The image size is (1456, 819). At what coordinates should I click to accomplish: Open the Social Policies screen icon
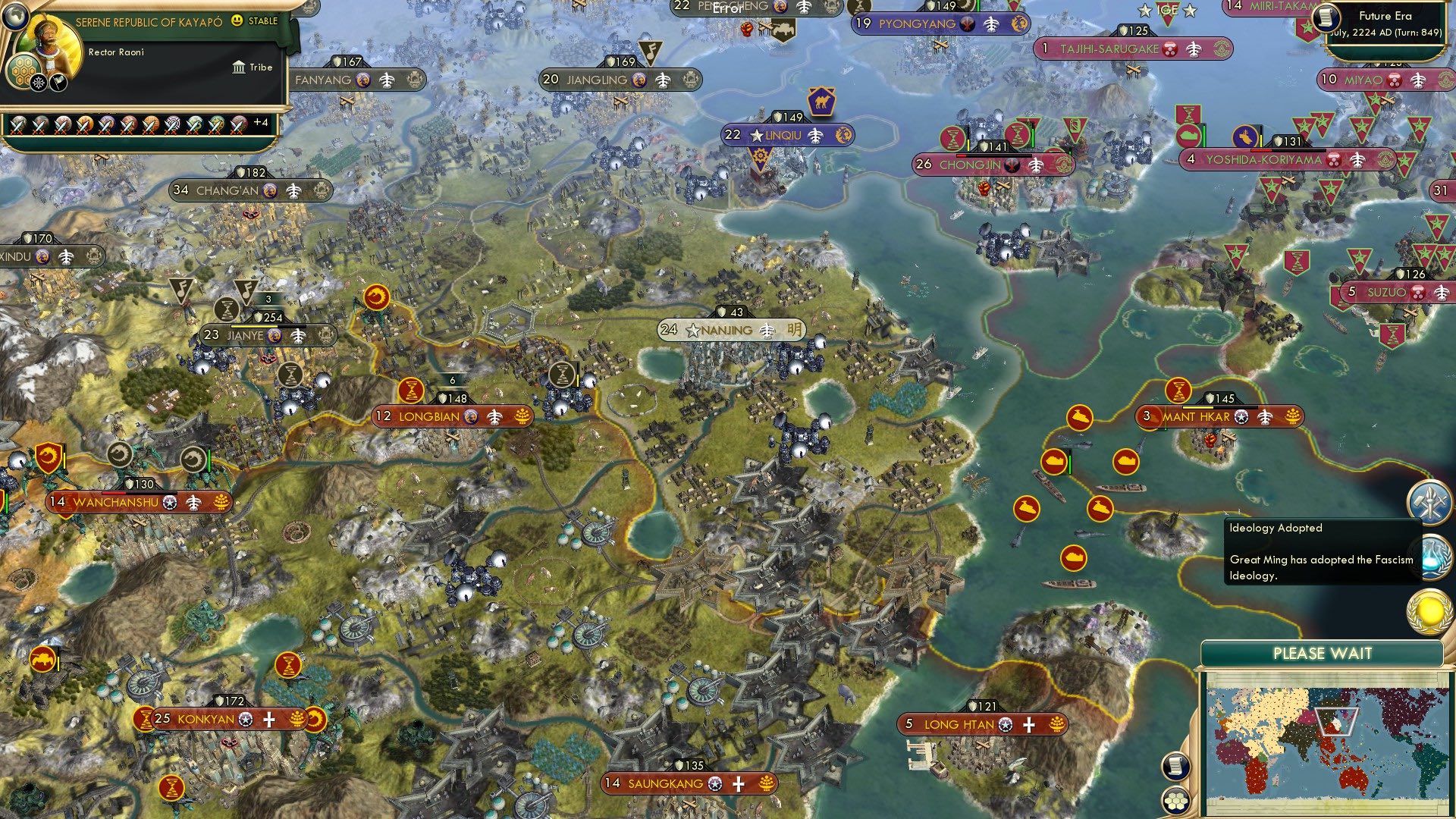(1430, 503)
